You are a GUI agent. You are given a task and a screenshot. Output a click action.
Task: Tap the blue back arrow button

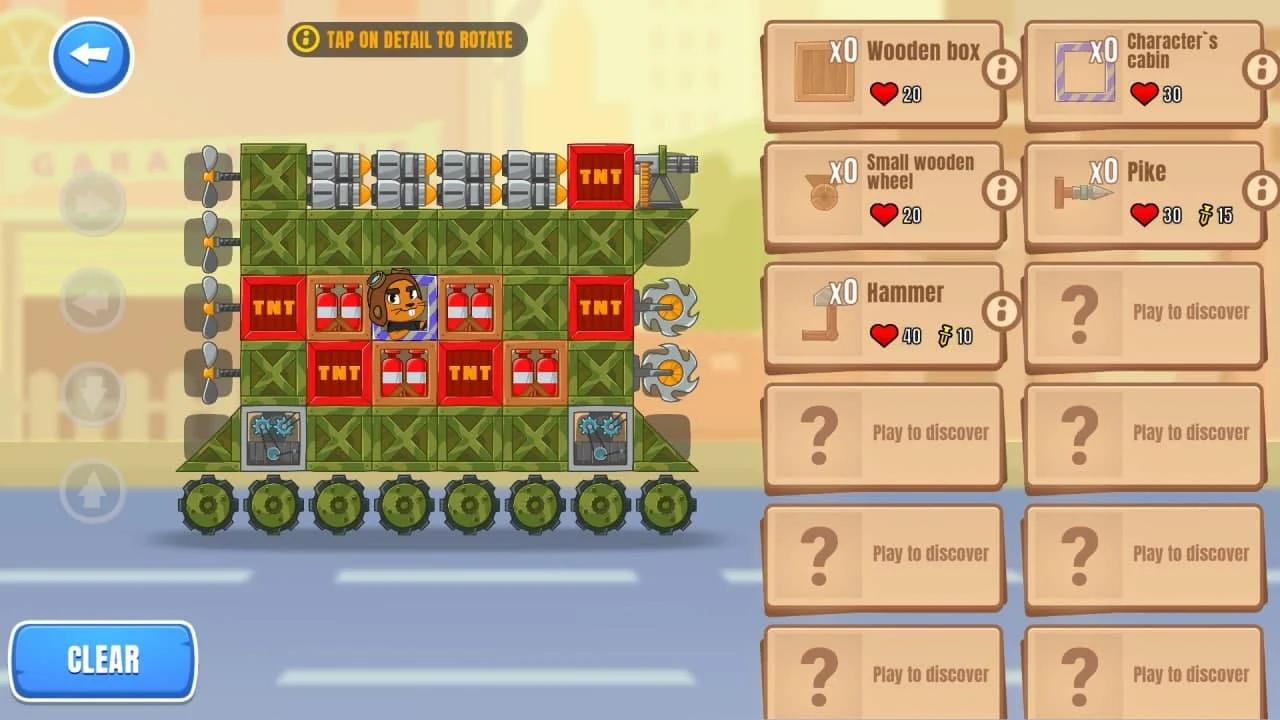pyautogui.click(x=90, y=57)
